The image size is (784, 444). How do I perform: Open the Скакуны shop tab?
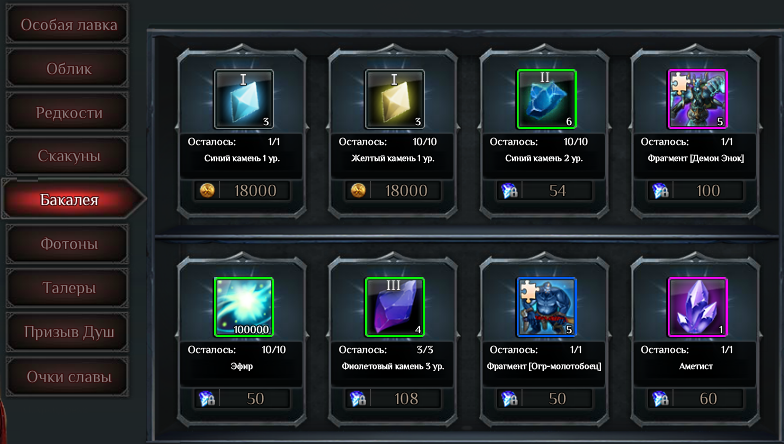tap(68, 156)
